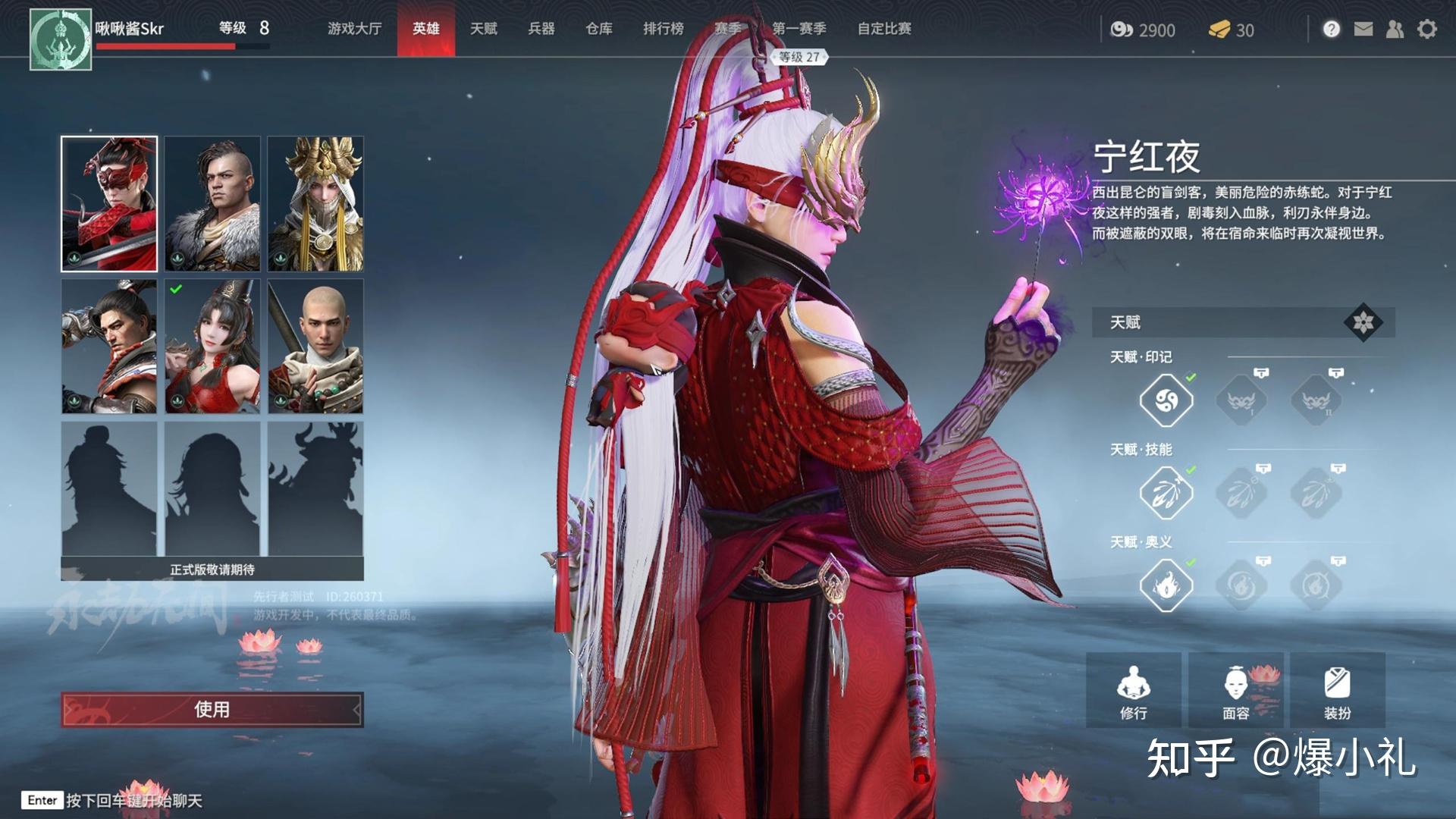Confirm hero with the 使用 button

pos(212,710)
